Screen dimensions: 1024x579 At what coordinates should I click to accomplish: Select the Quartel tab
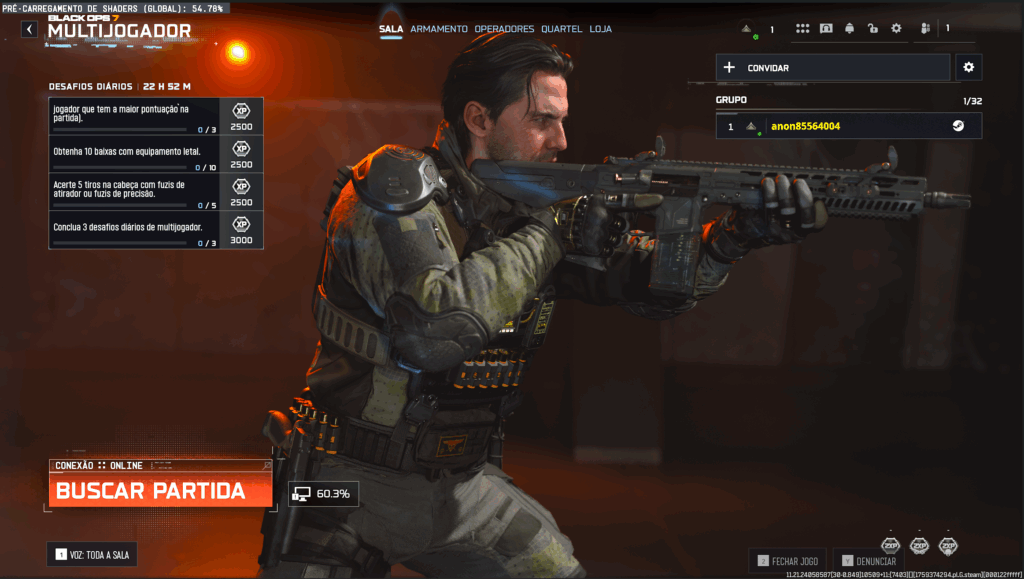[561, 29]
